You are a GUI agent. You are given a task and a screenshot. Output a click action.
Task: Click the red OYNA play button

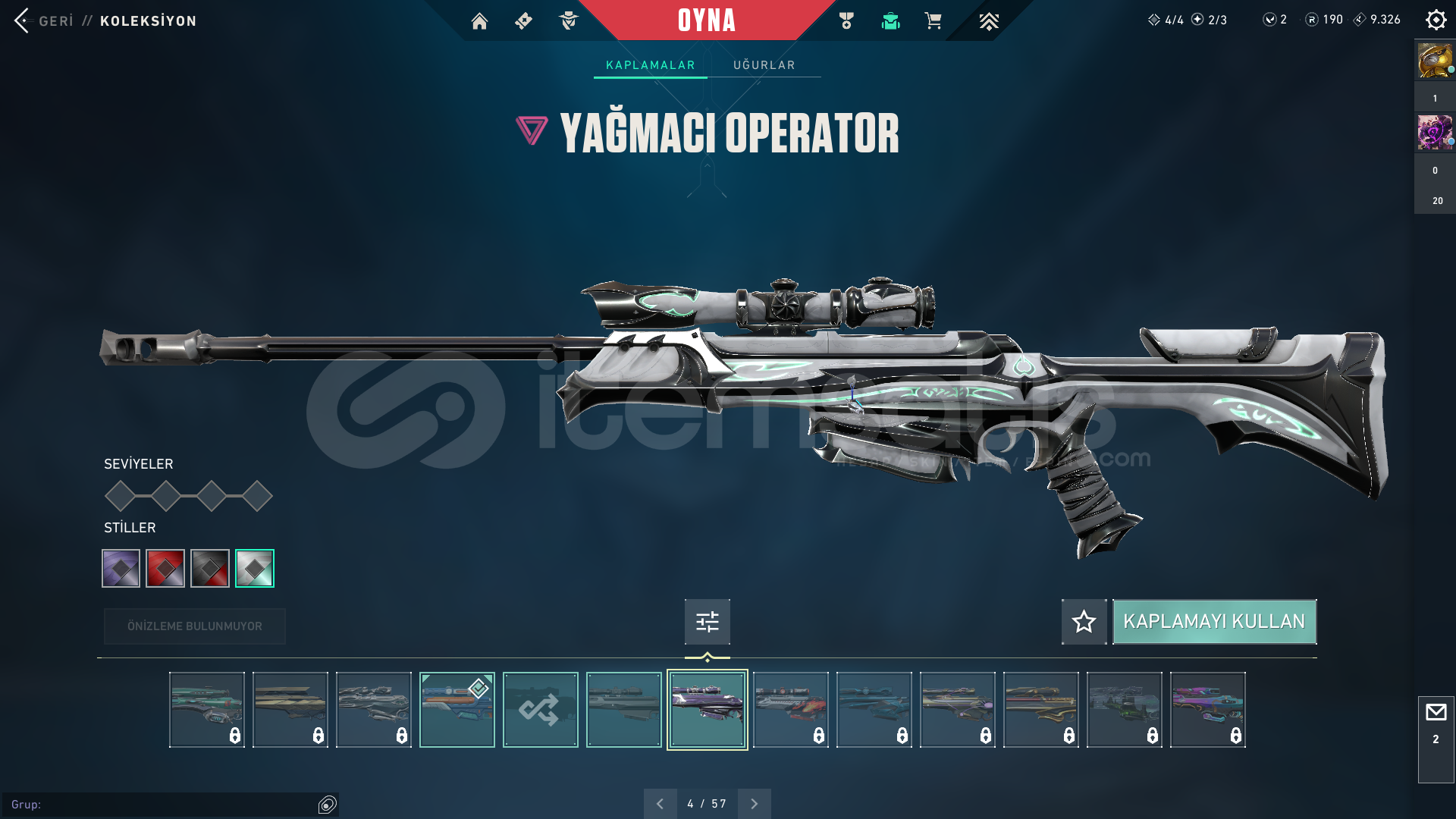[706, 20]
